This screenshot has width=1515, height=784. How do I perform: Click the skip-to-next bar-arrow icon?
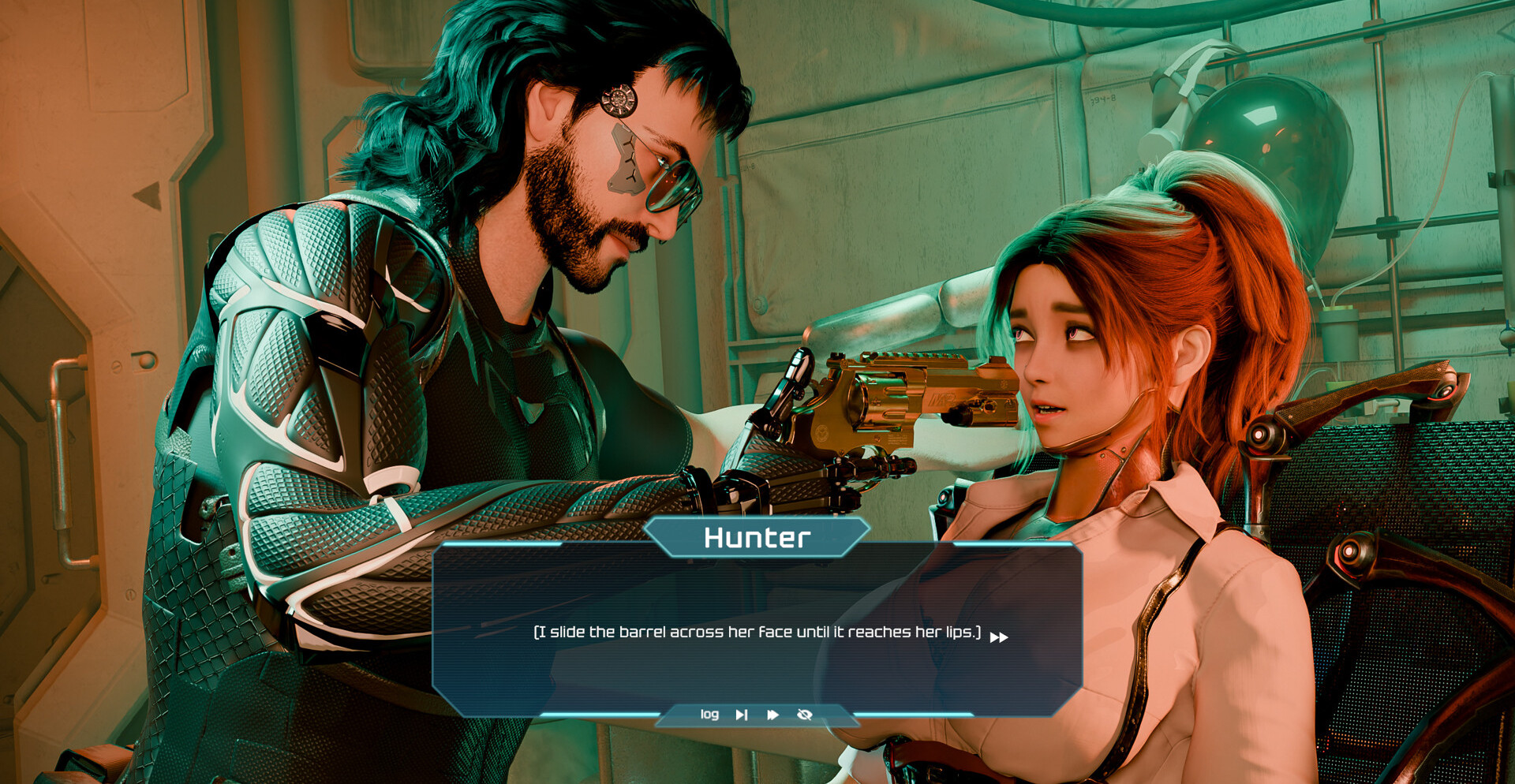coord(742,715)
